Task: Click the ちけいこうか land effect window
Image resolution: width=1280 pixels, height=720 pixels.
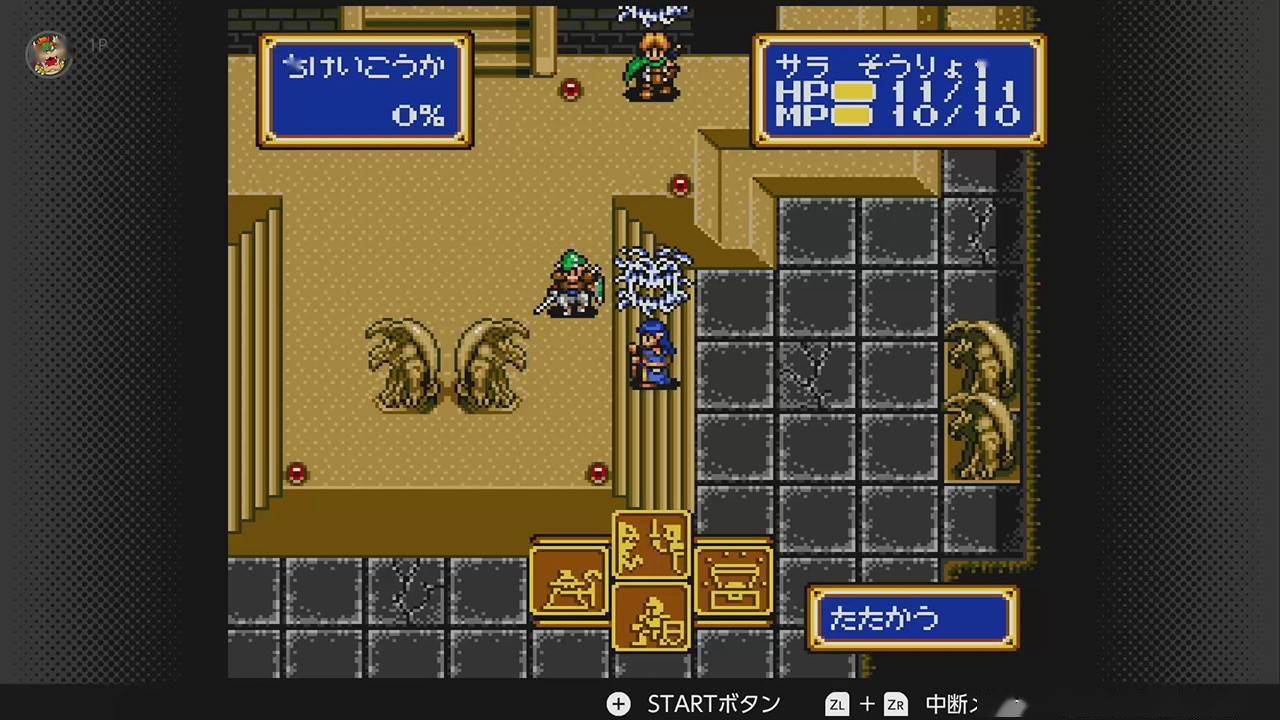Action: point(365,88)
